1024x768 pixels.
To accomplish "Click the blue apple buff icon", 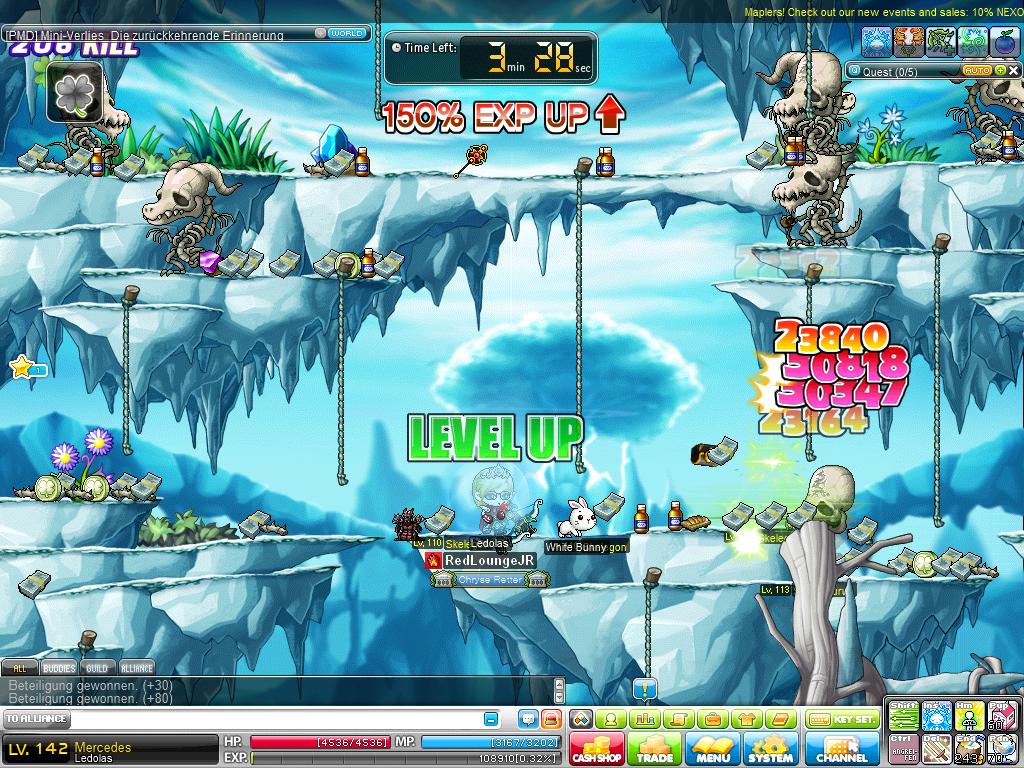I will [1005, 41].
